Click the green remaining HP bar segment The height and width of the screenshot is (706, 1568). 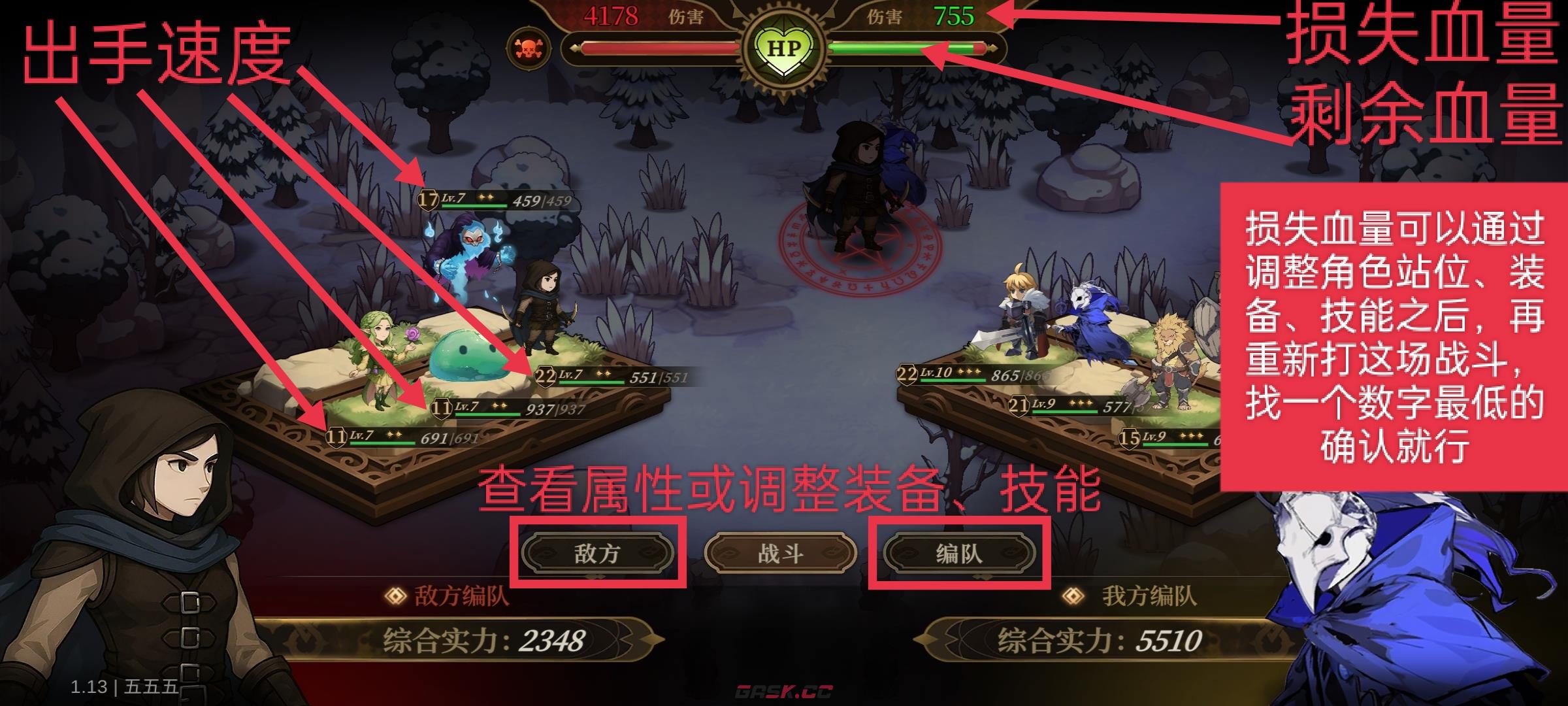[x=882, y=47]
